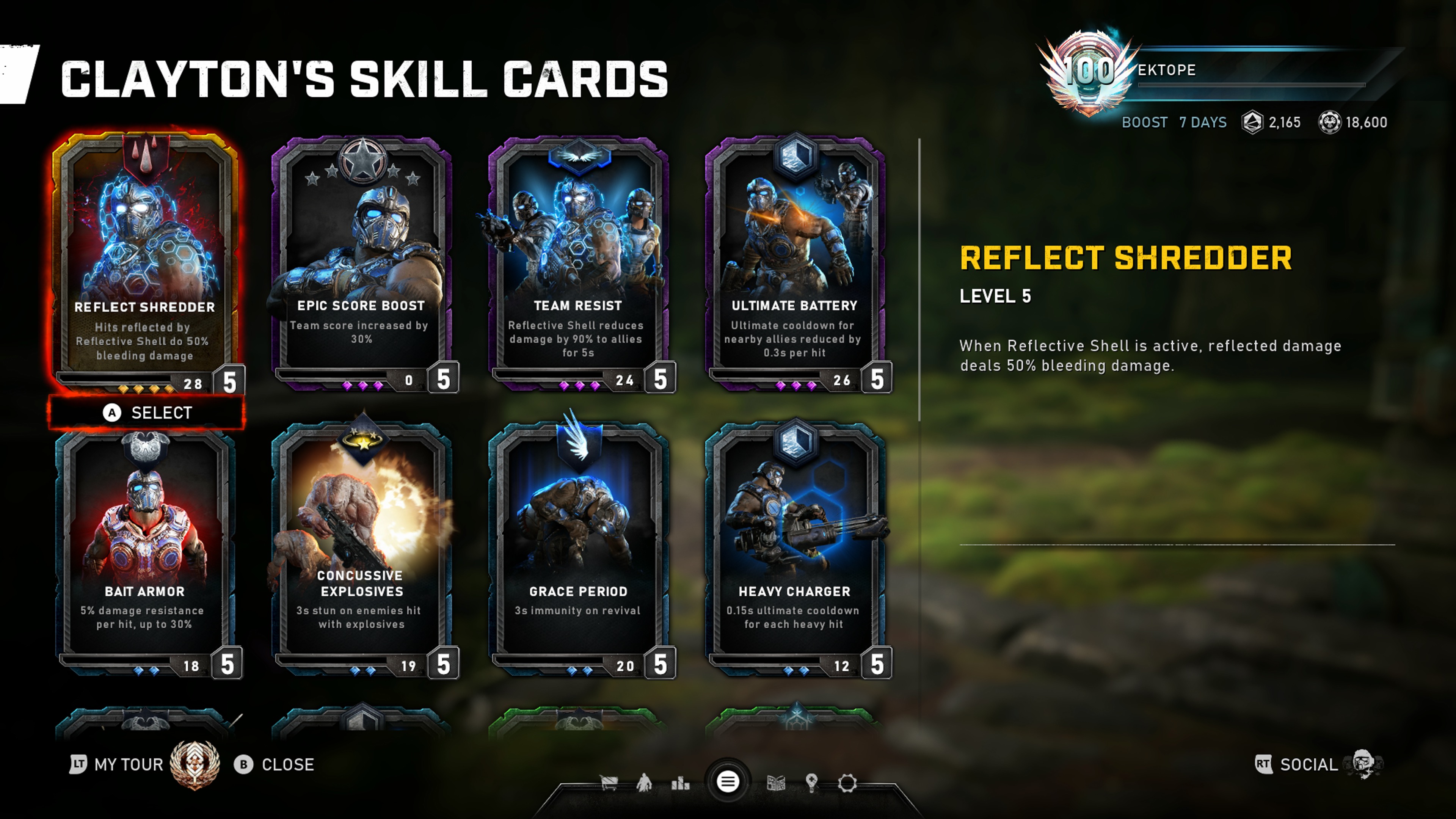Open the My Tour screen
The height and width of the screenshot is (819, 1456).
point(129,765)
